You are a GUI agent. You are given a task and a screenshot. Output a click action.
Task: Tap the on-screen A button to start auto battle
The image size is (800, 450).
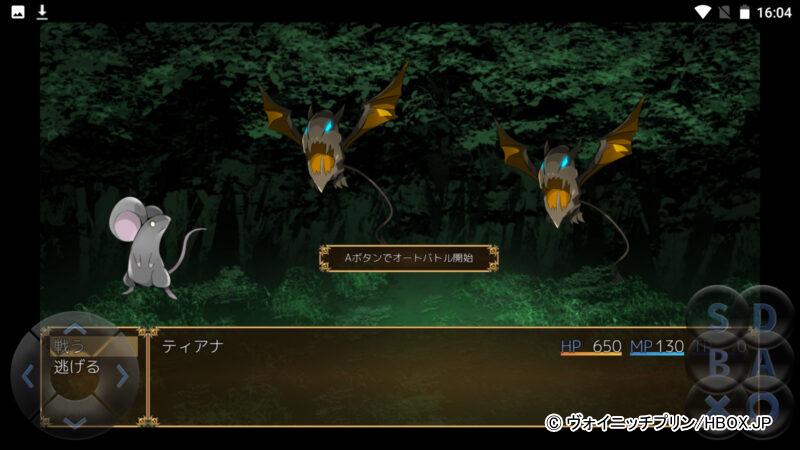click(x=765, y=364)
